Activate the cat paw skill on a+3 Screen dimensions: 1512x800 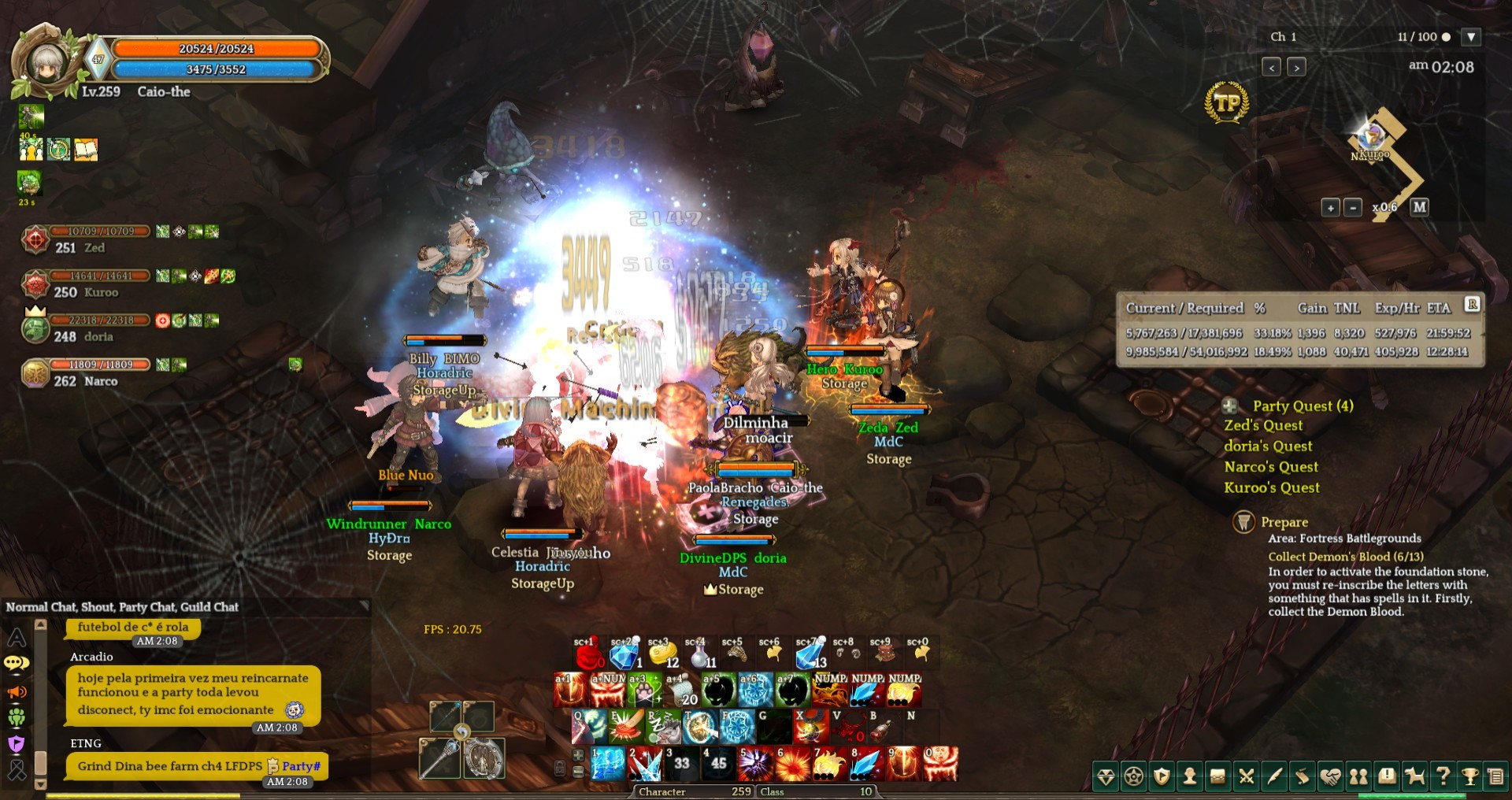point(645,691)
